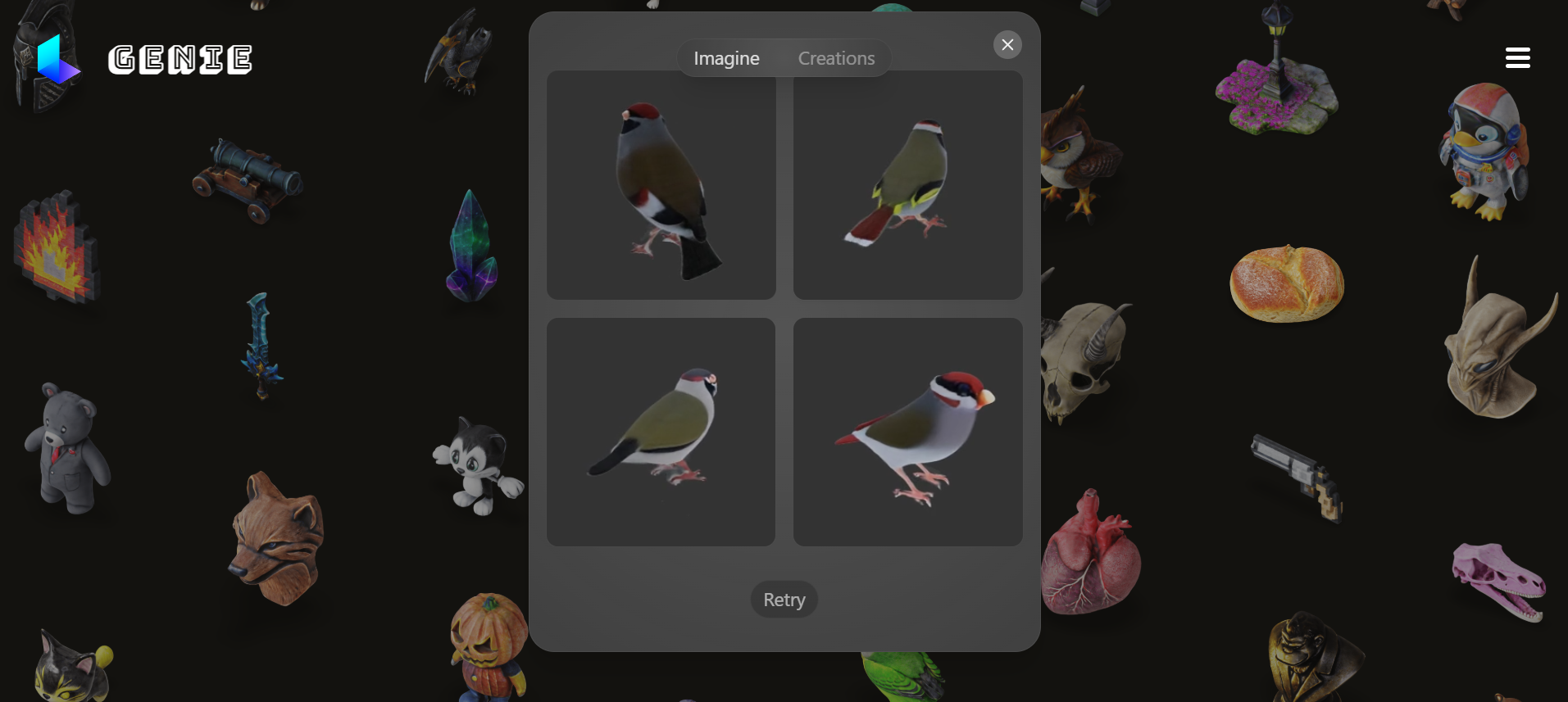
Task: Click the close X on the dialog
Action: pyautogui.click(x=1007, y=44)
